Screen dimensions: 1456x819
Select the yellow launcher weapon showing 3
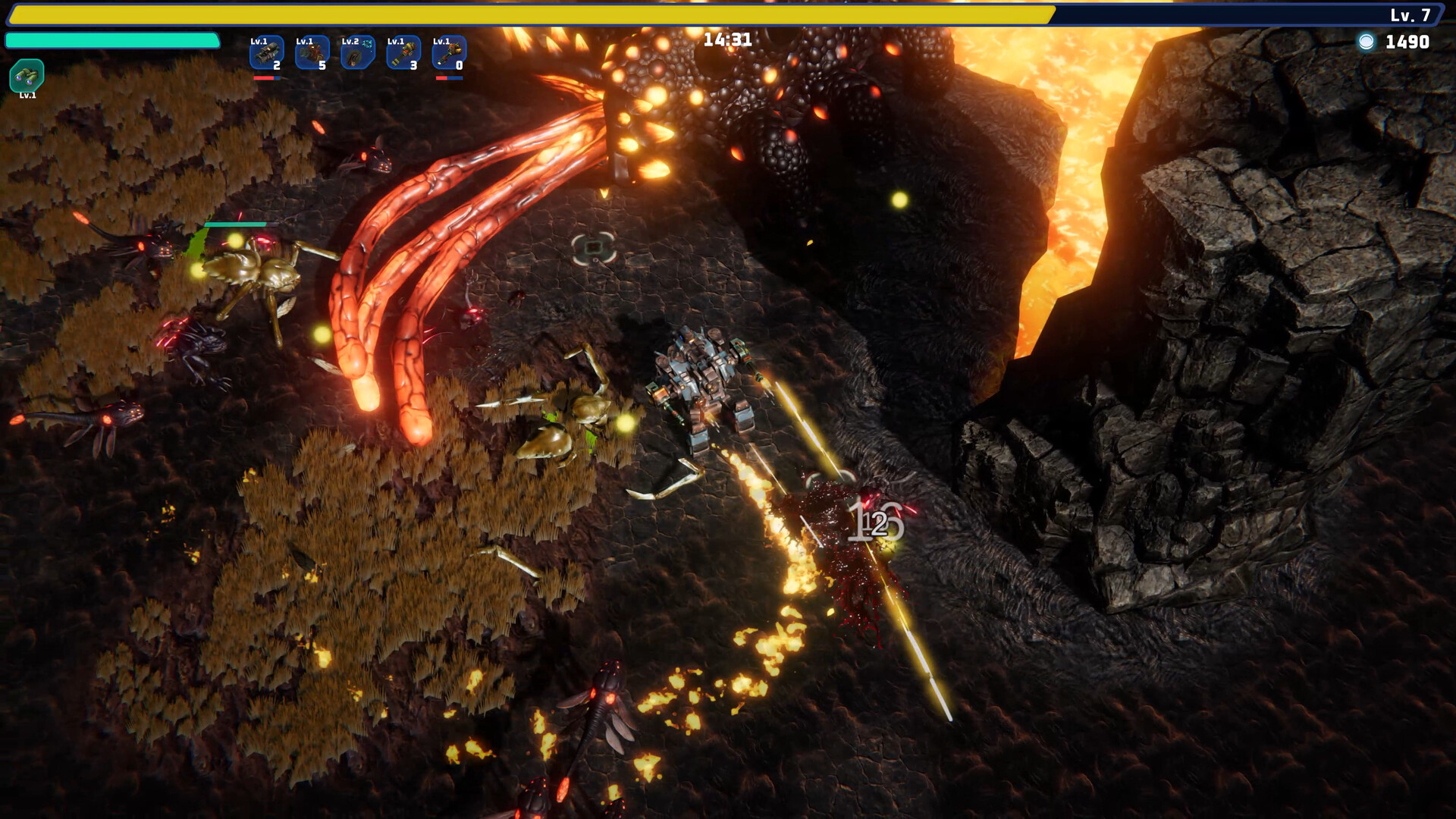pos(403,53)
